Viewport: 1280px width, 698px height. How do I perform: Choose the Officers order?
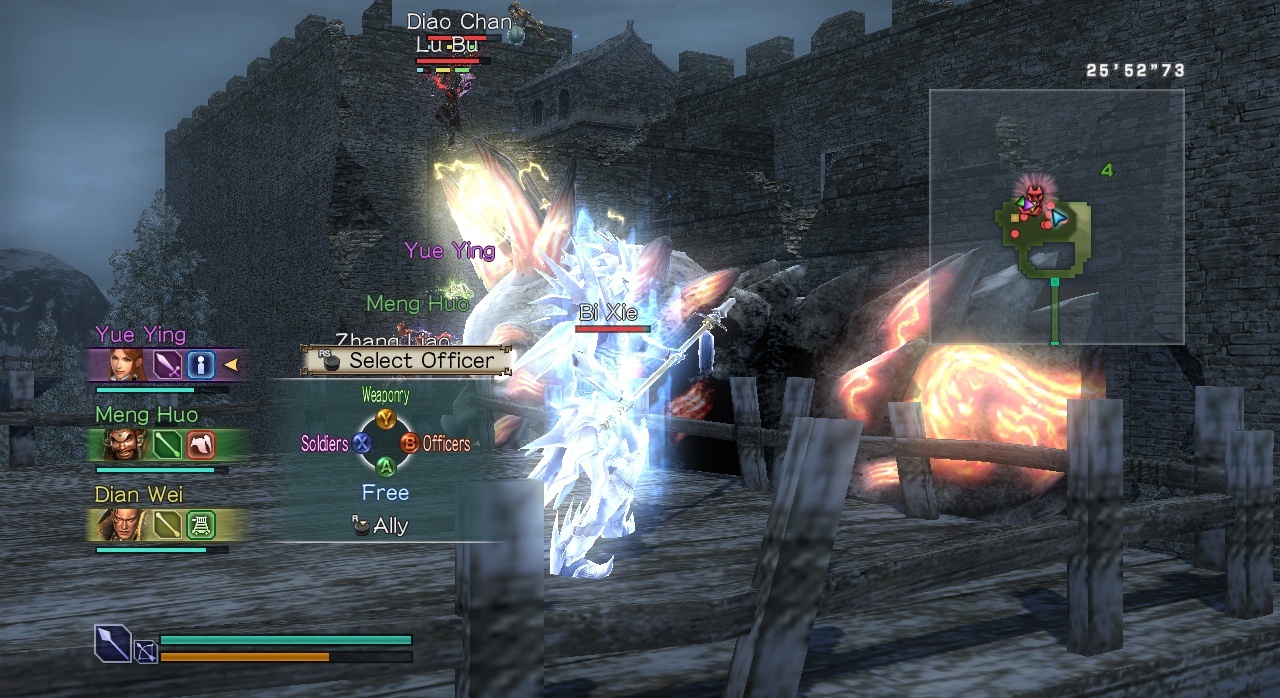[x=409, y=443]
